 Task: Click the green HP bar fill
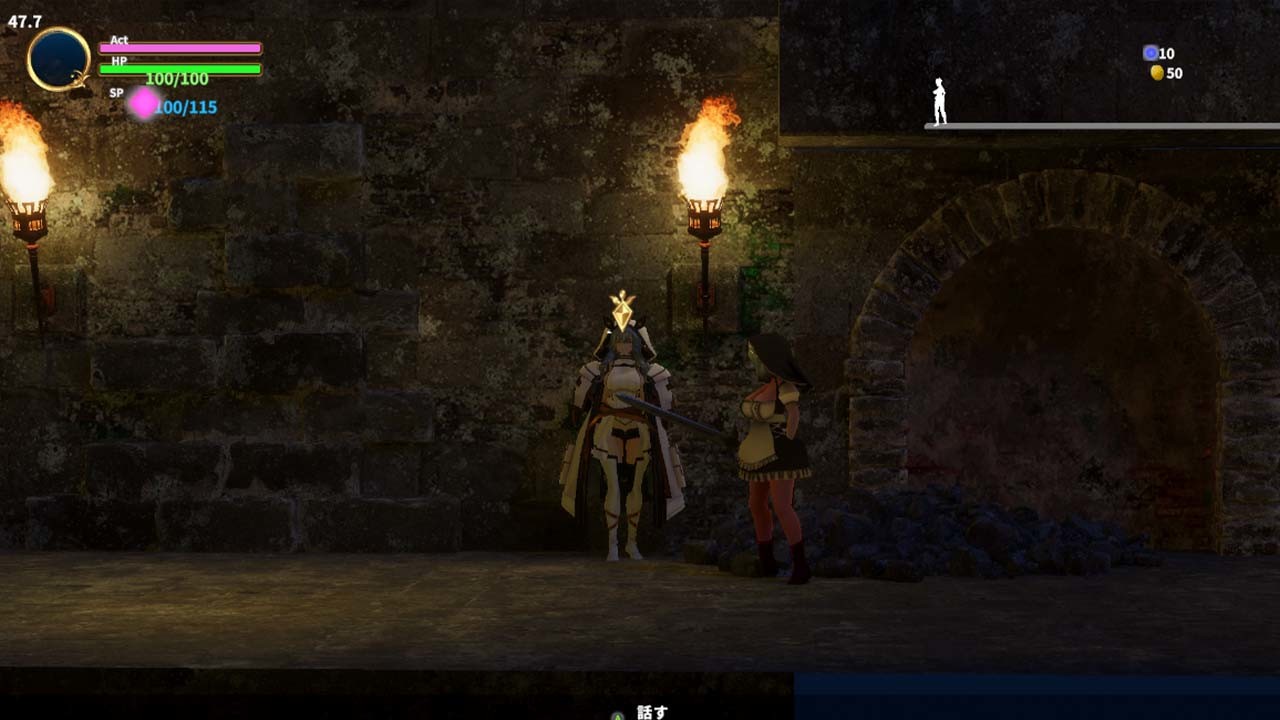(180, 69)
